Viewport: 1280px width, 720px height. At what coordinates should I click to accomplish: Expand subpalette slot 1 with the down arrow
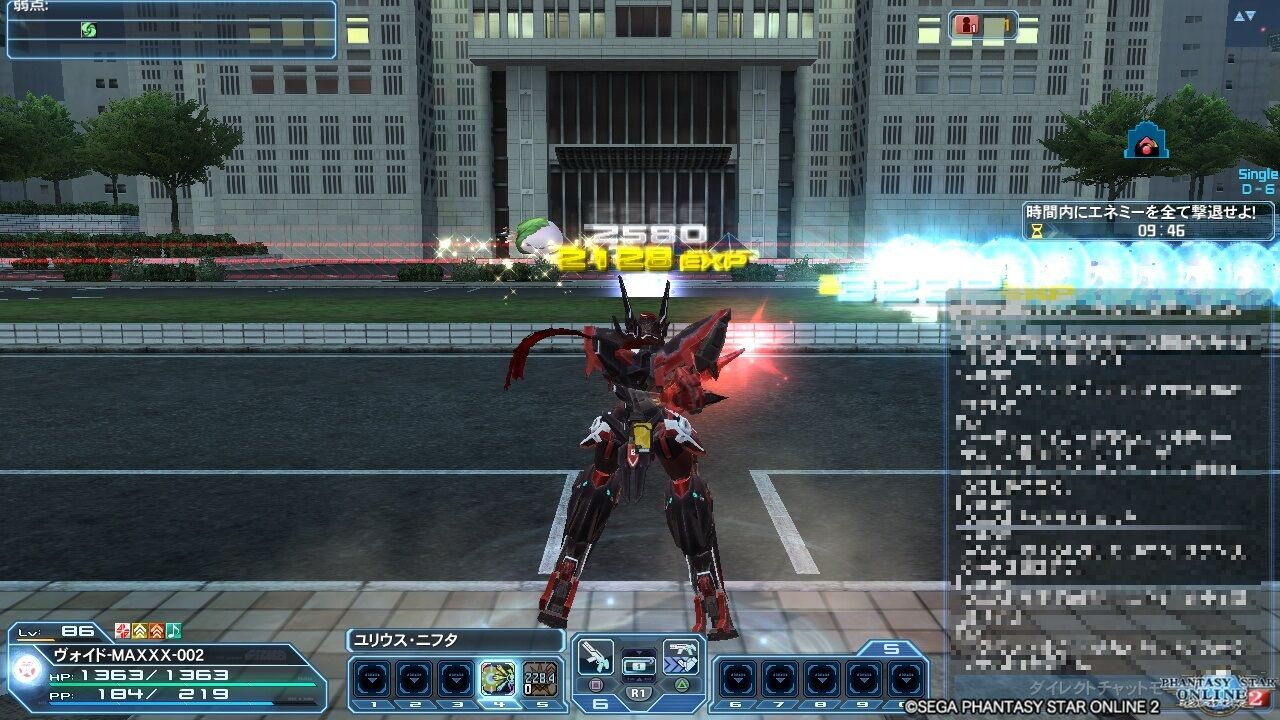(373, 681)
